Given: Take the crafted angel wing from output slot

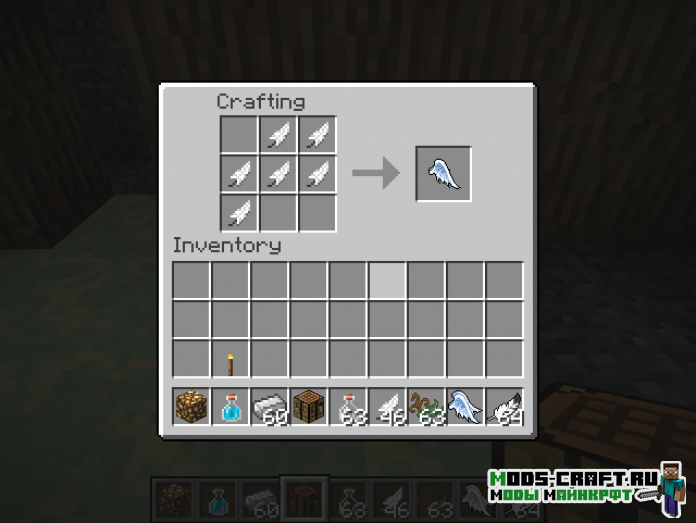Looking at the screenshot, I should click(x=443, y=174).
